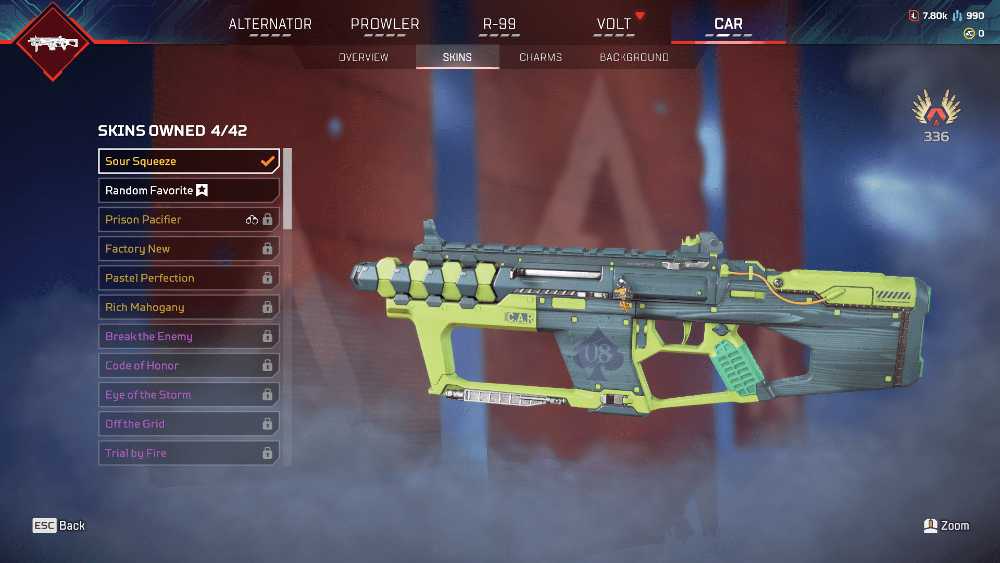
Task: Open the Overview sub-tab
Action: 363,57
